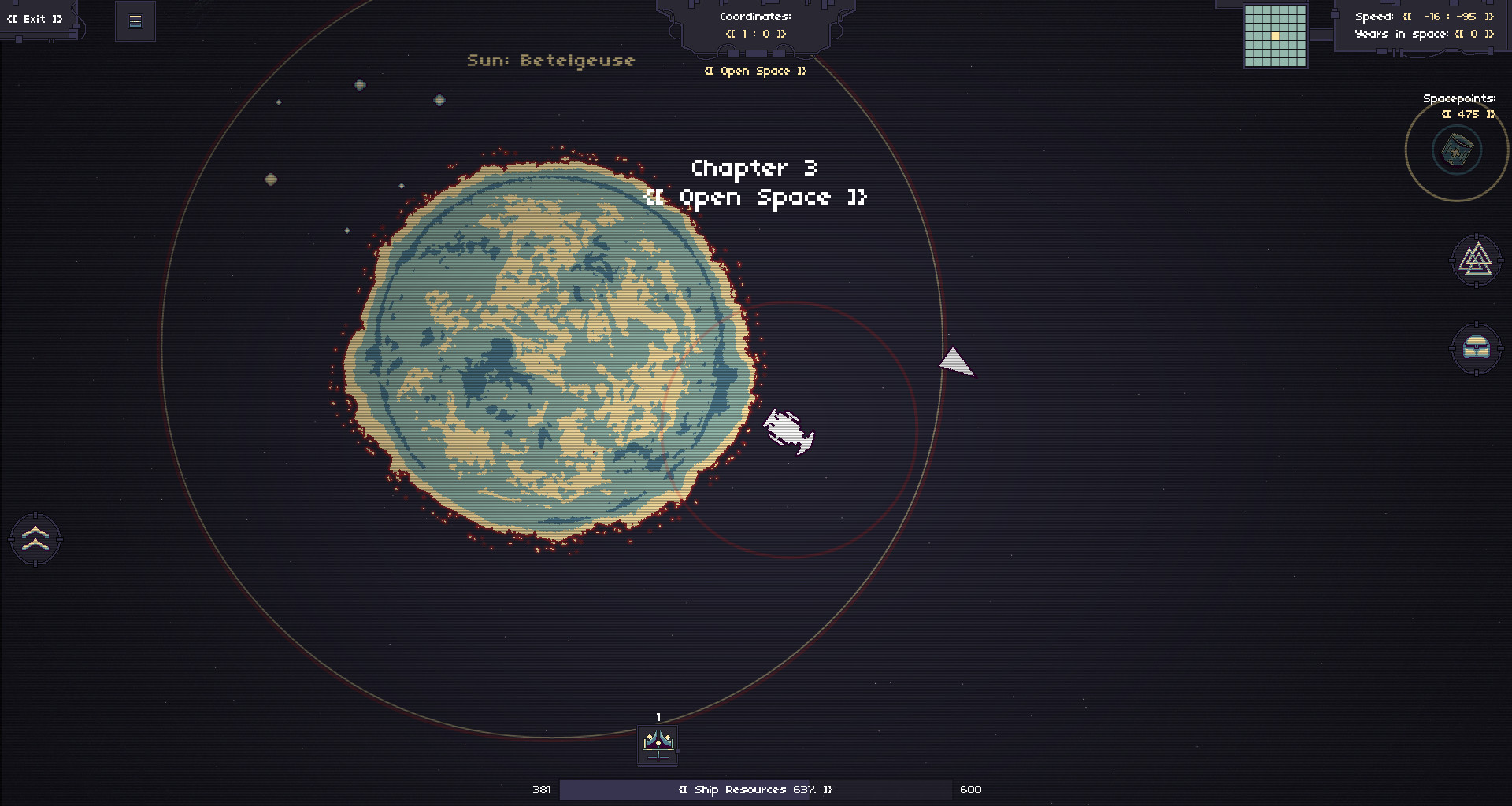Image resolution: width=1512 pixels, height=806 pixels.
Task: Open Chapter 3 Open Space title text
Action: (x=755, y=183)
